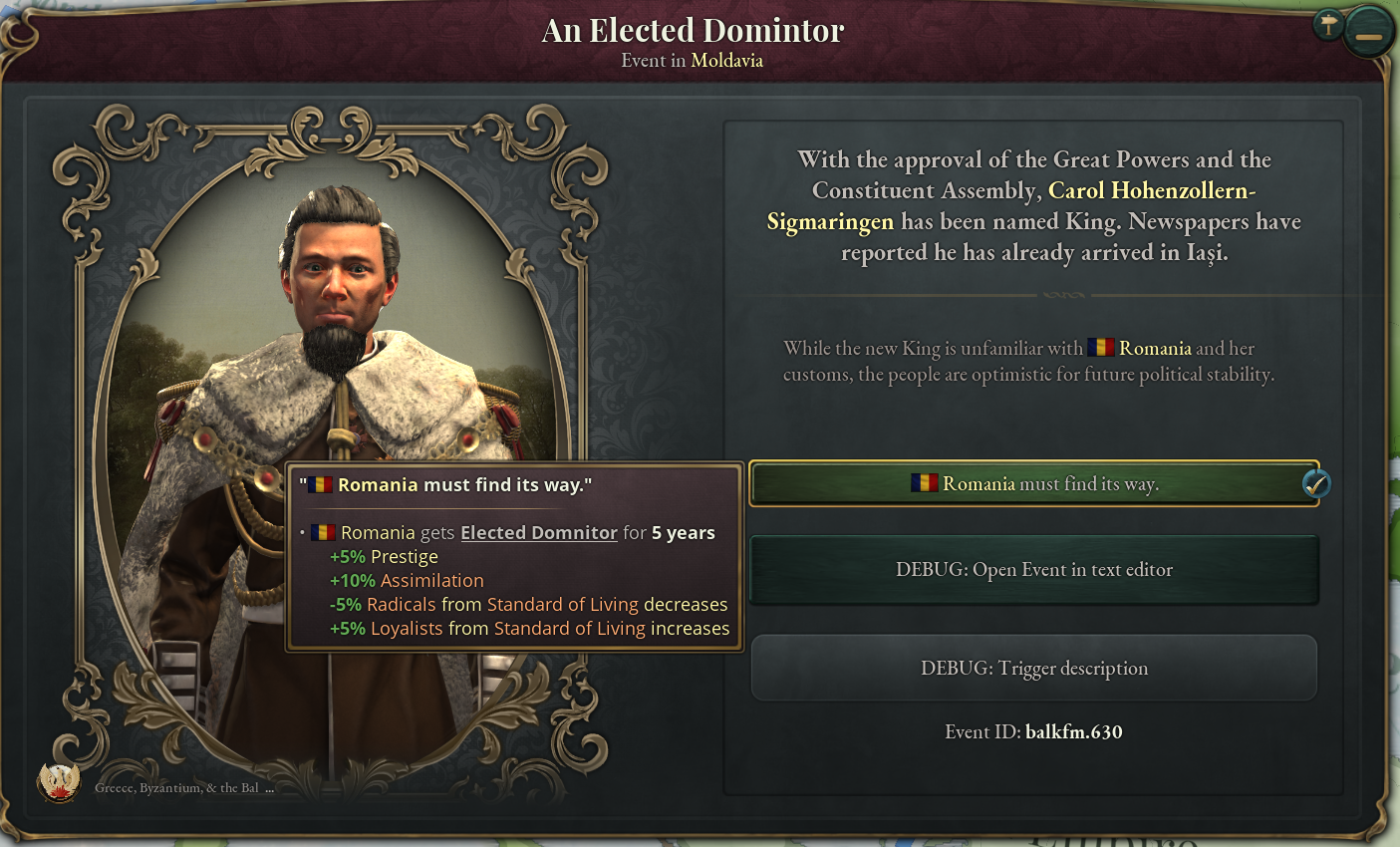Click the phoenix mod emblem at bottom left
Screen dimensions: 1400x847
pos(60,784)
